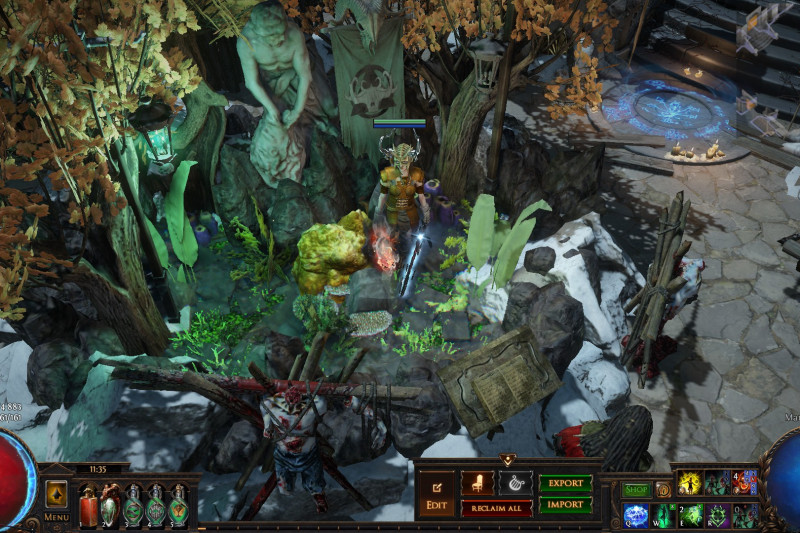Activate the skill bound to R
This screenshot has height=533, width=800.
click(718, 516)
